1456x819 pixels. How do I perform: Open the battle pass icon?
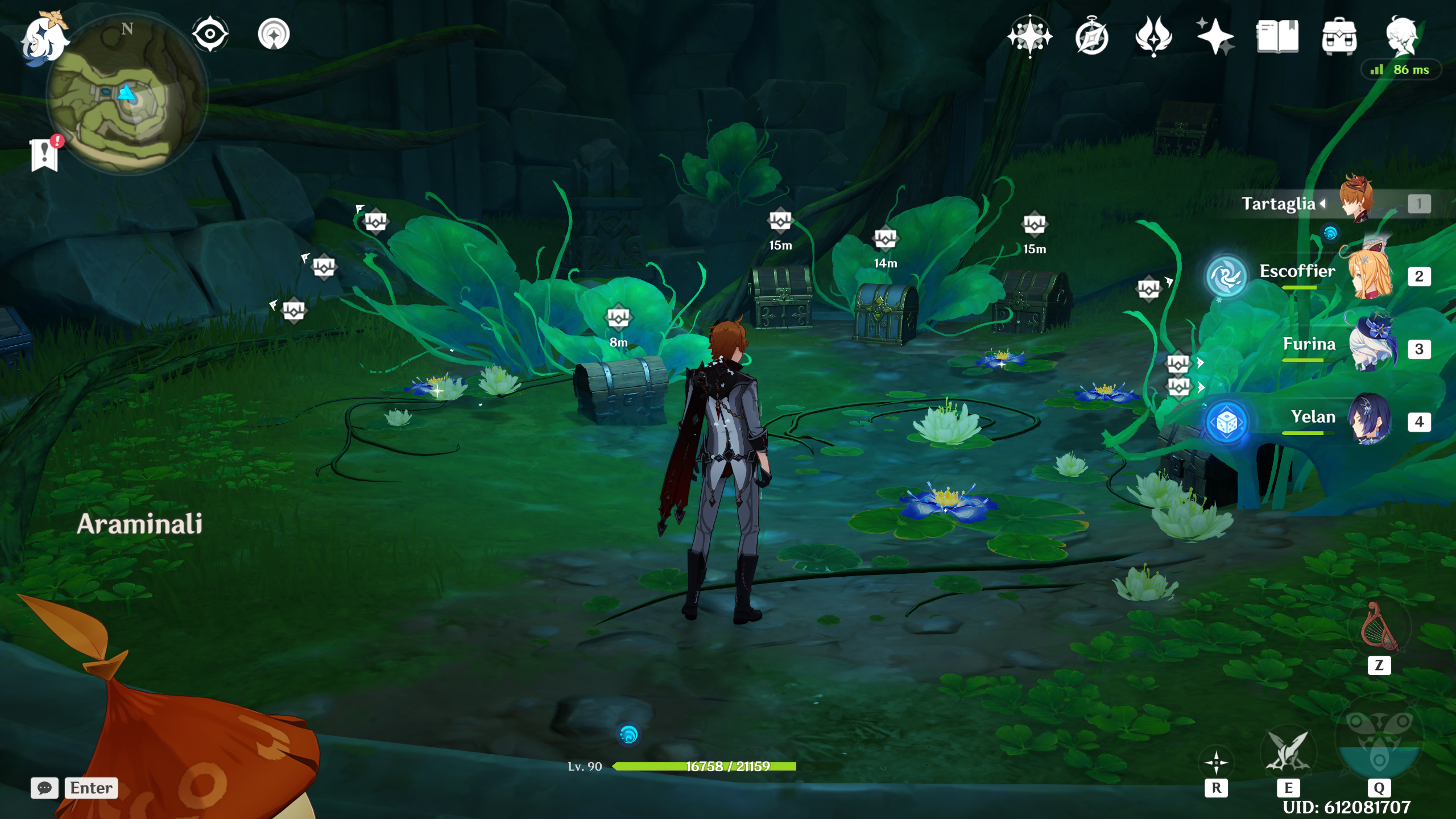click(1153, 36)
